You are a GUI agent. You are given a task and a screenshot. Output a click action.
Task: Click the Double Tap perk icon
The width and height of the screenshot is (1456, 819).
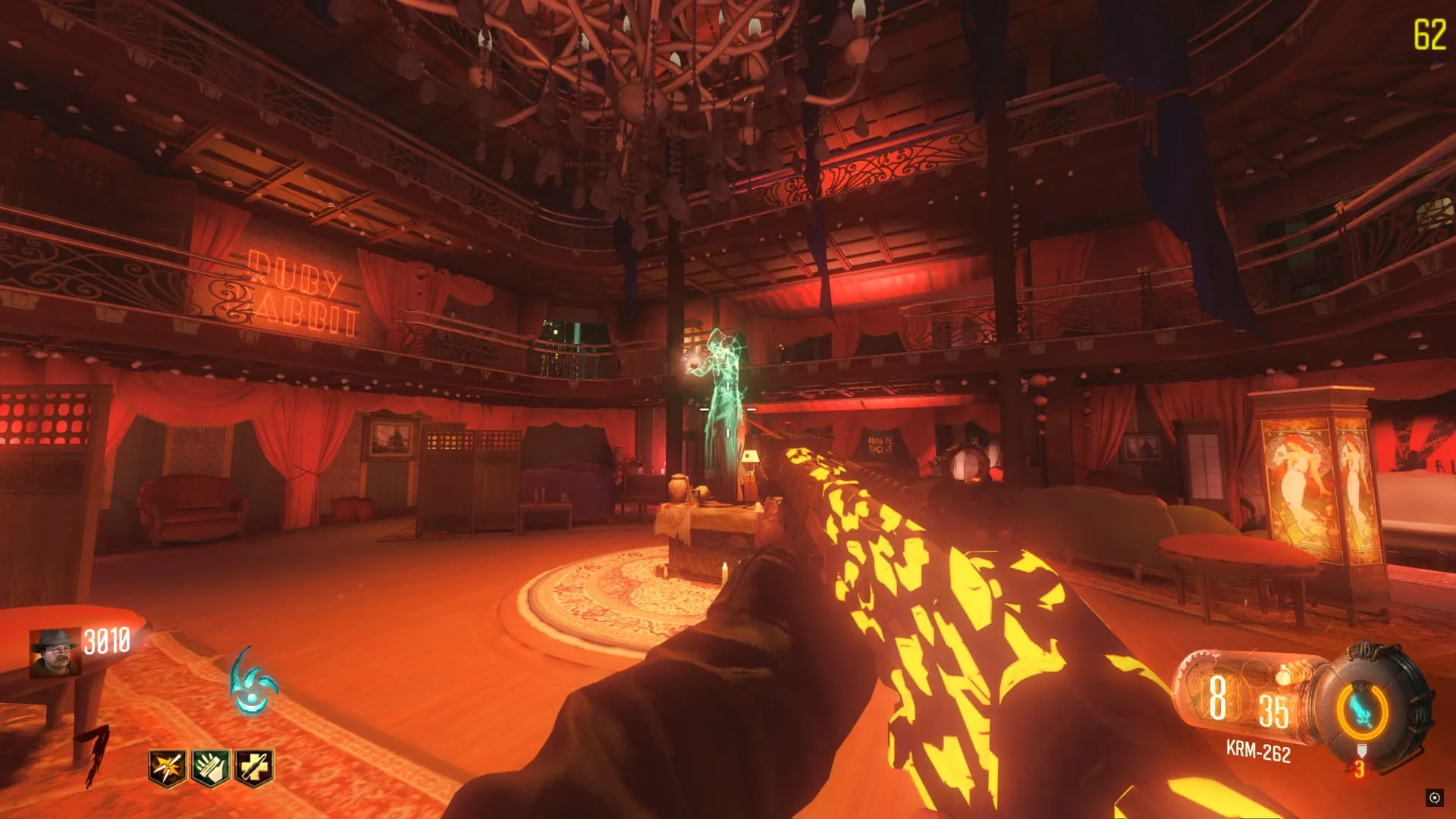click(x=168, y=767)
